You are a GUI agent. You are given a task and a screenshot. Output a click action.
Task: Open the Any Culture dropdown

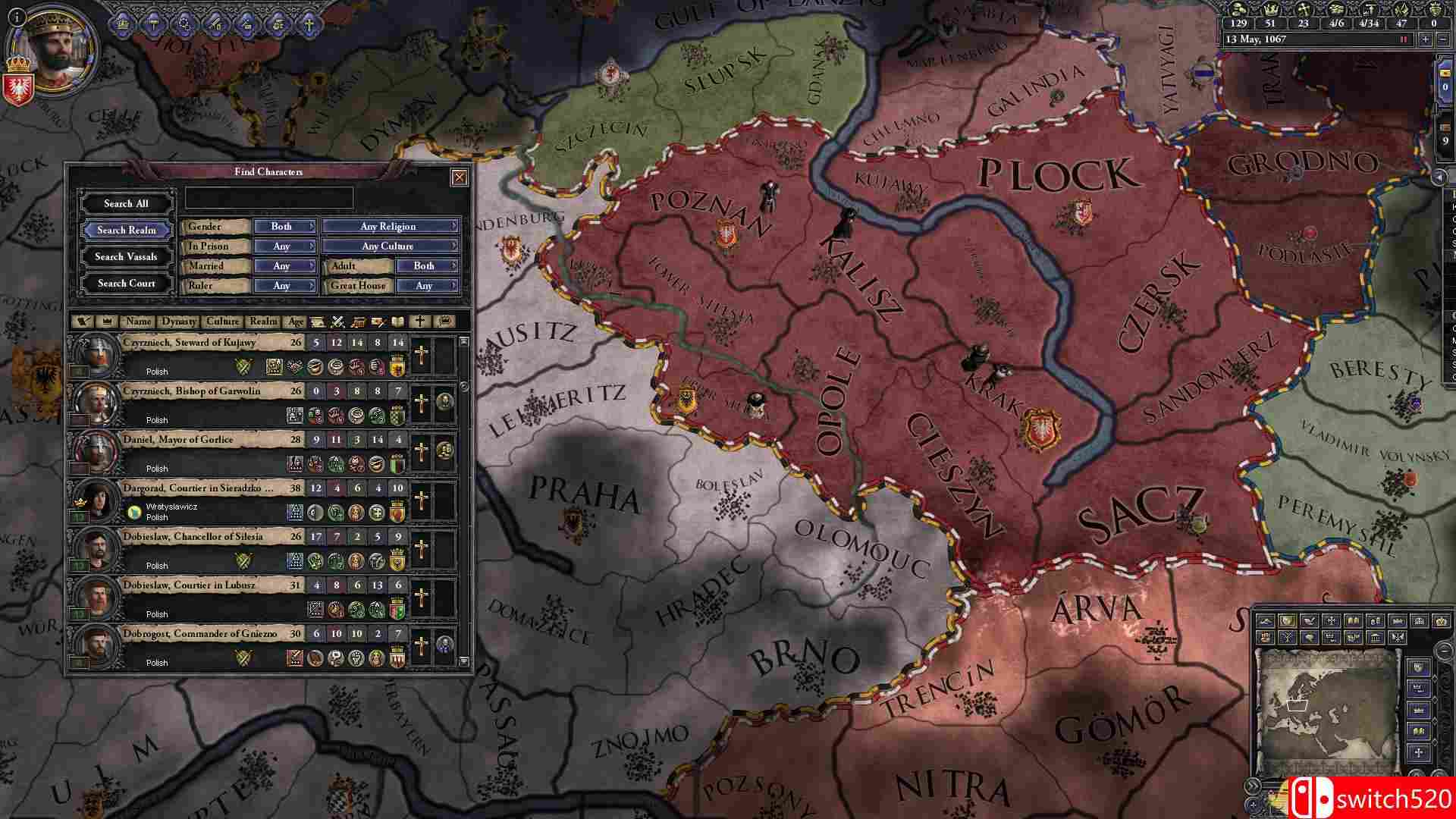click(x=388, y=245)
